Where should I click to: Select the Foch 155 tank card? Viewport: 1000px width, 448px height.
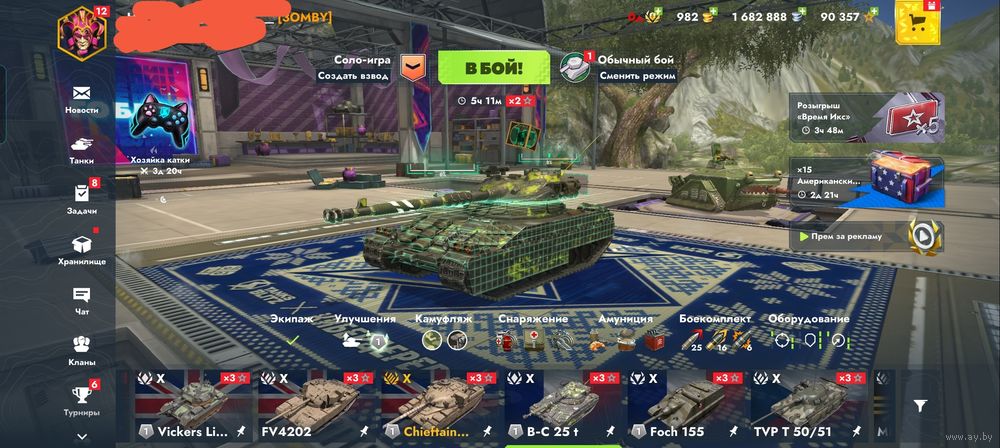[688, 408]
